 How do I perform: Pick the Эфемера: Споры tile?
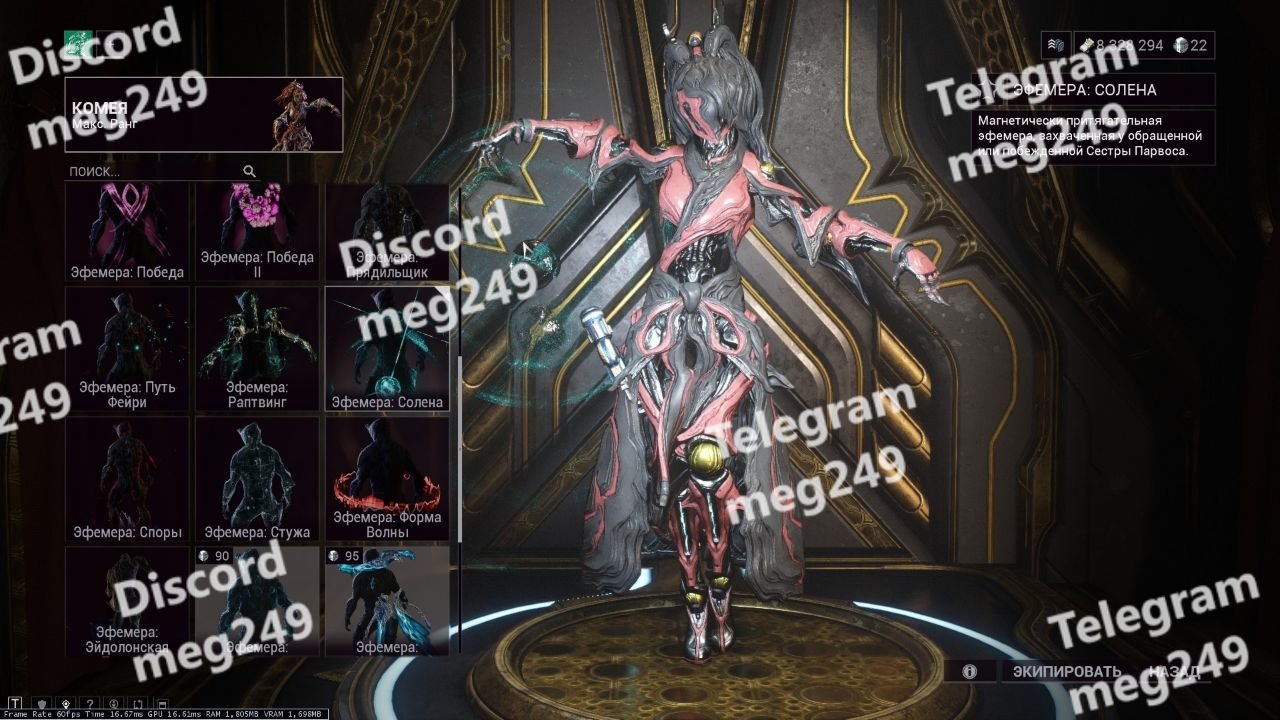pos(127,479)
